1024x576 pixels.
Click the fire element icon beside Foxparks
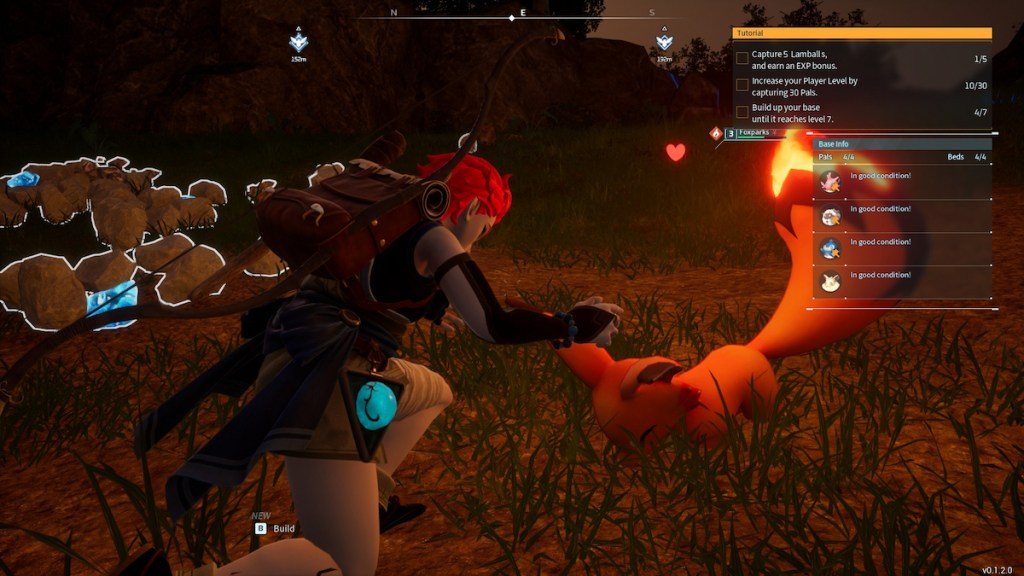click(x=715, y=133)
